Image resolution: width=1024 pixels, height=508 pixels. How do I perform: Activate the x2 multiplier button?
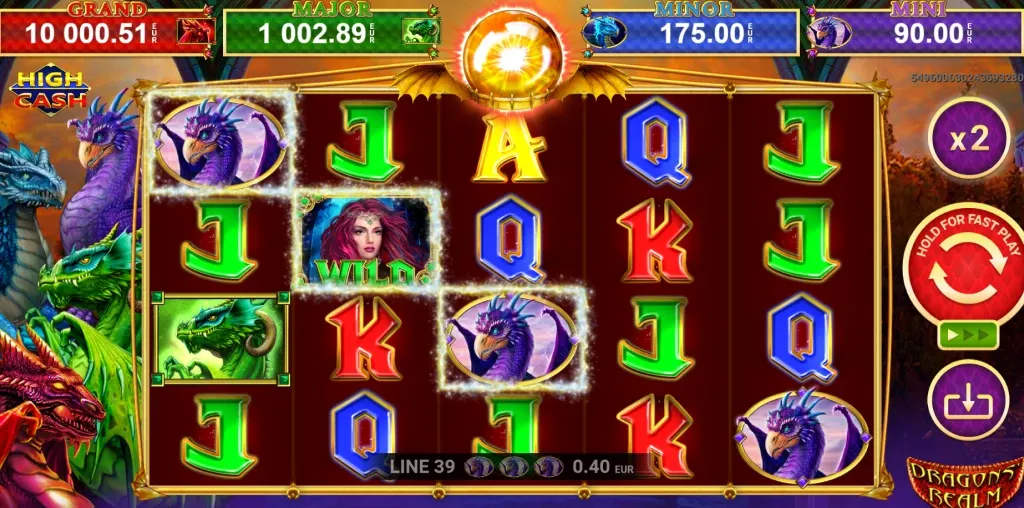[x=968, y=138]
